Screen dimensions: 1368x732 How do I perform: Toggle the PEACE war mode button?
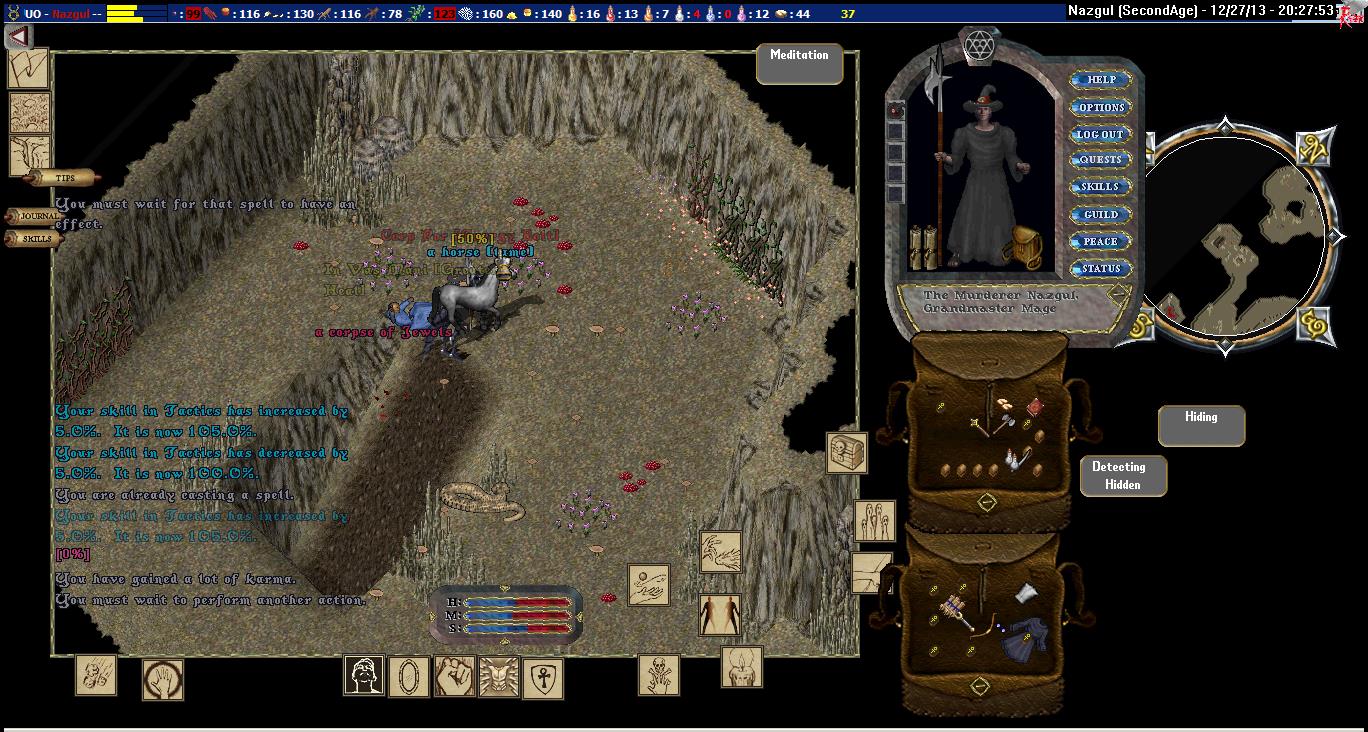pos(1100,241)
